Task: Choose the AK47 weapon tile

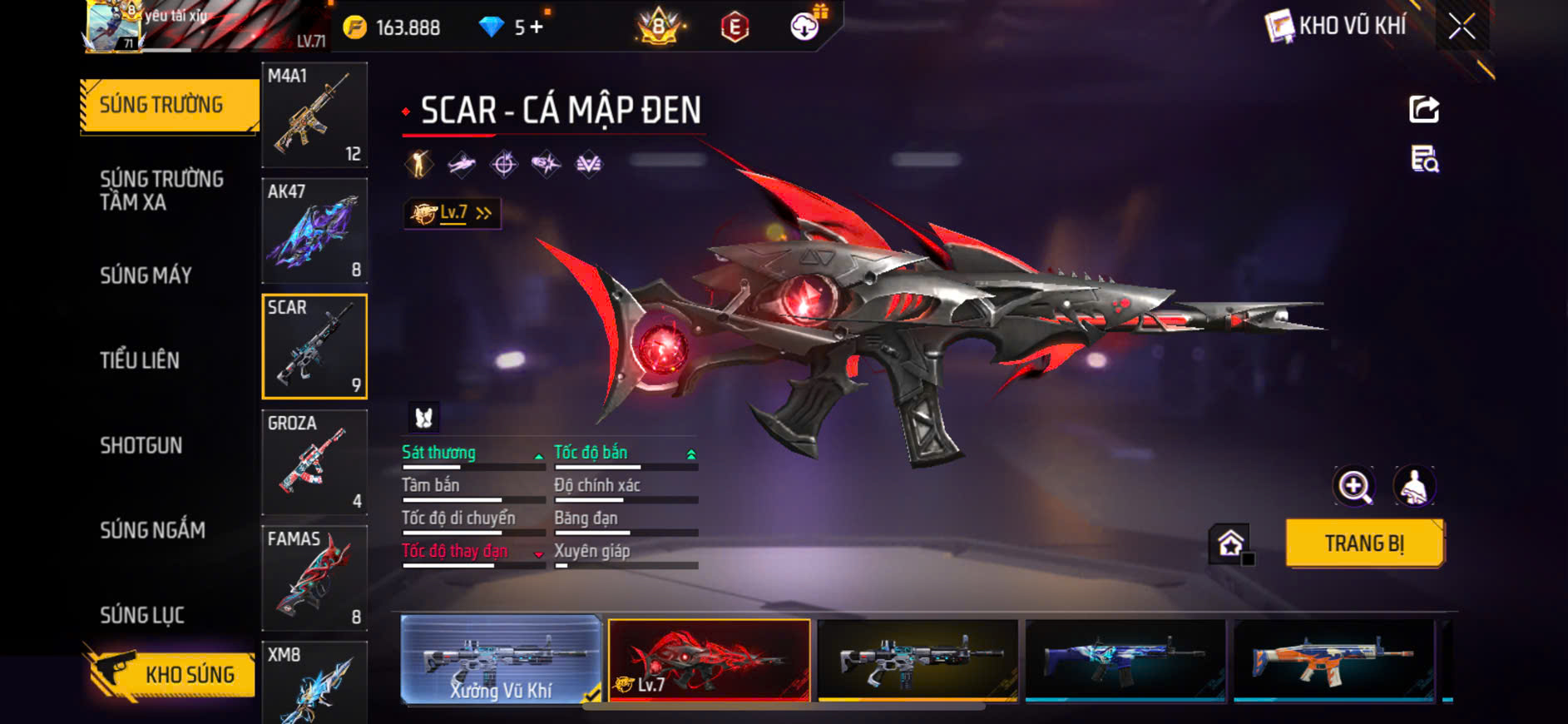Action: click(314, 231)
